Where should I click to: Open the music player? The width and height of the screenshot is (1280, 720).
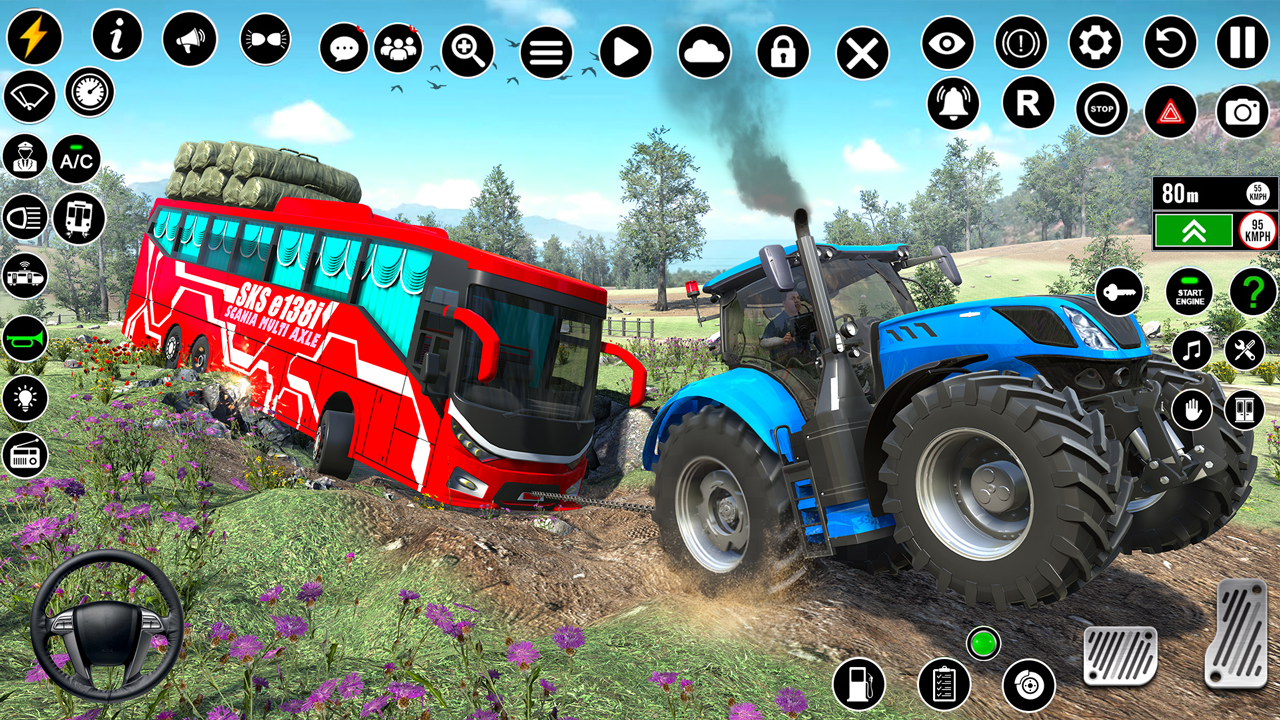point(1191,351)
